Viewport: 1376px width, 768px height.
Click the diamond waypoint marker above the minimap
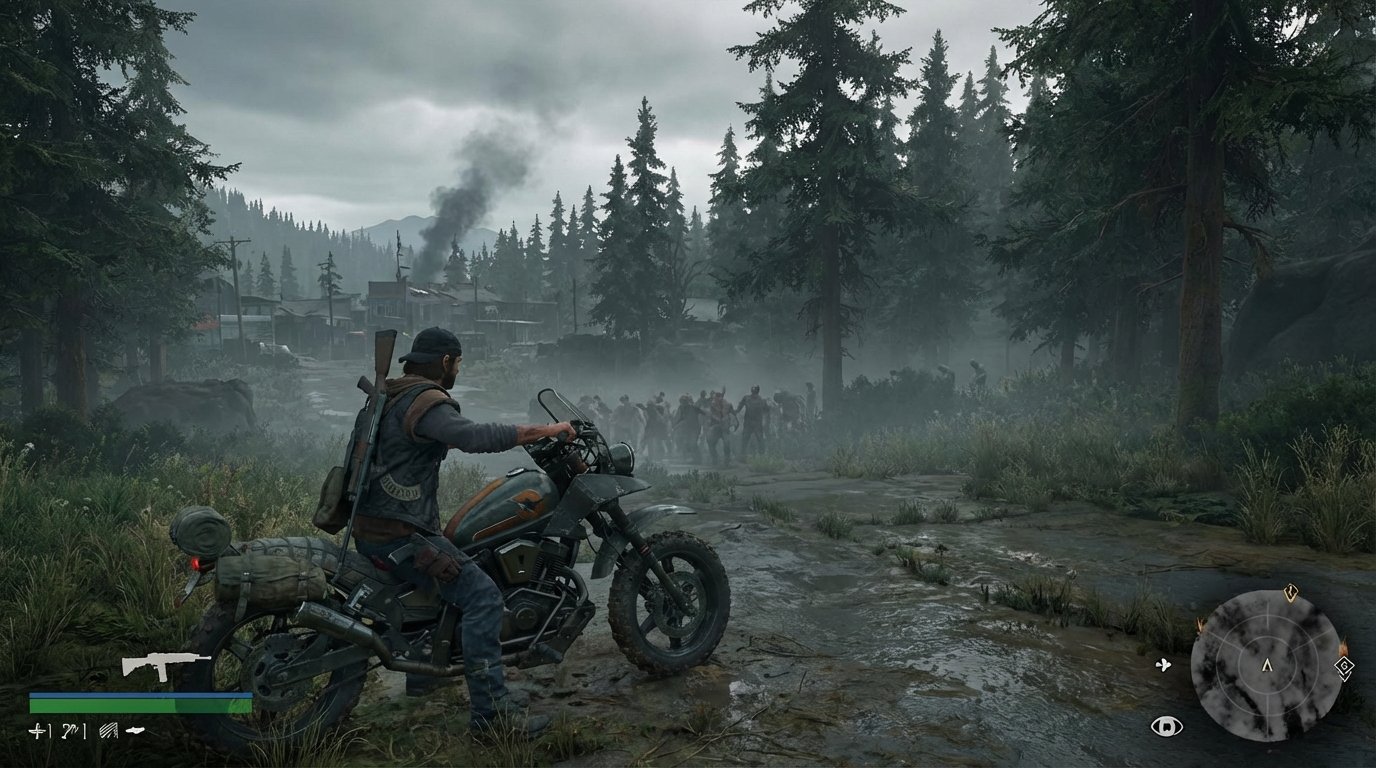[1290, 593]
